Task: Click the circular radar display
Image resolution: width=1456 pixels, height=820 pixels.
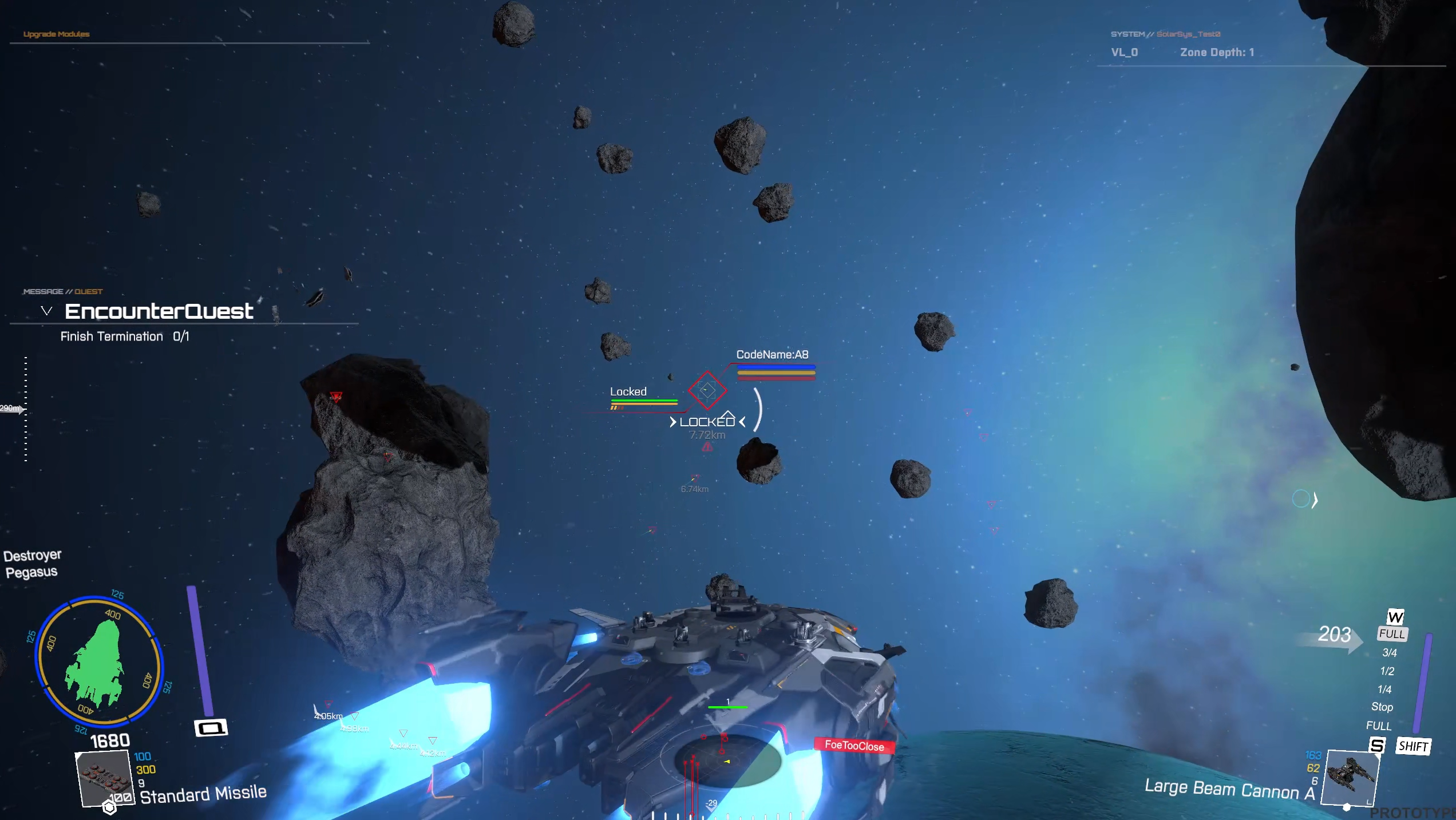Action: click(727, 761)
